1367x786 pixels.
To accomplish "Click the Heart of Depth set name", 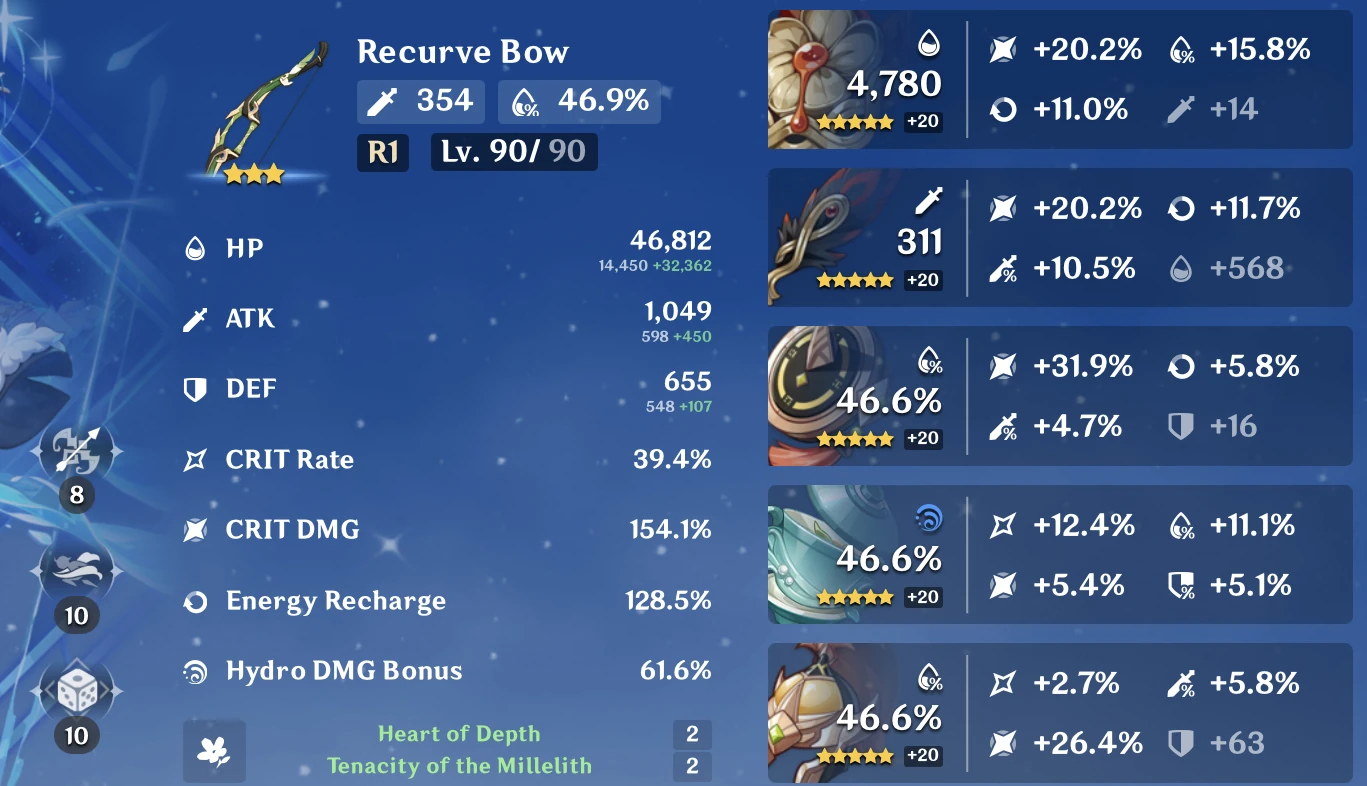I will [x=459, y=733].
